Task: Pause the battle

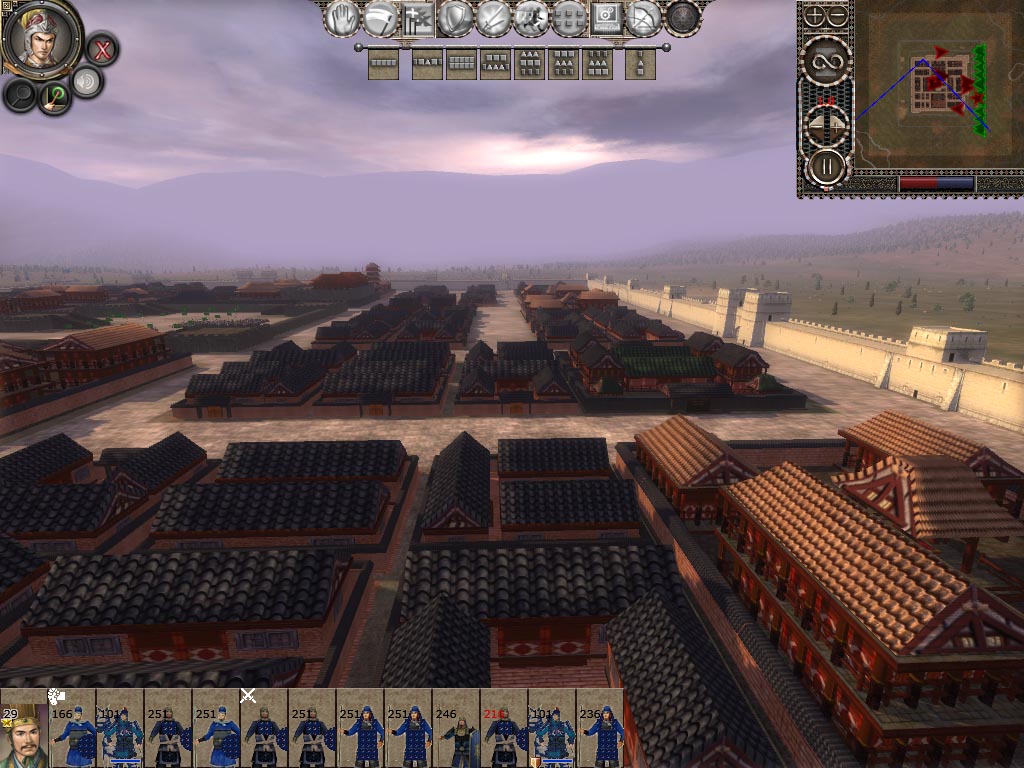Action: [826, 166]
